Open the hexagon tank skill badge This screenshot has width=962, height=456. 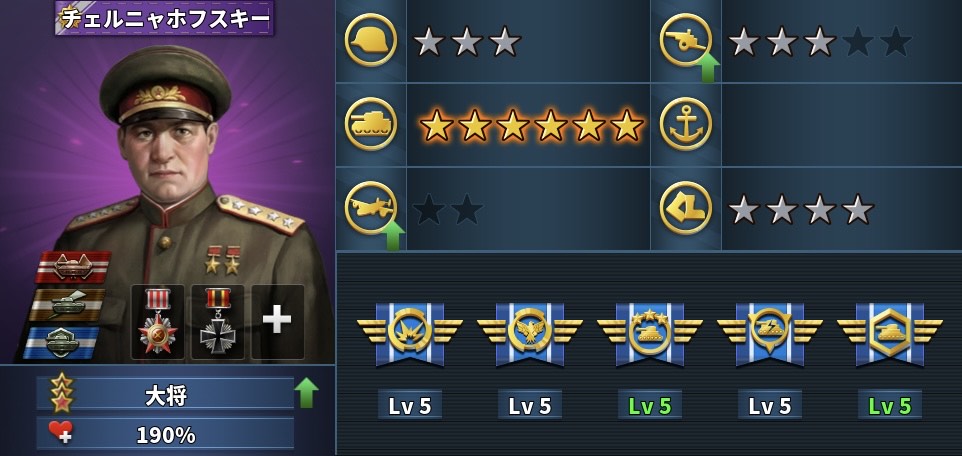coord(890,333)
